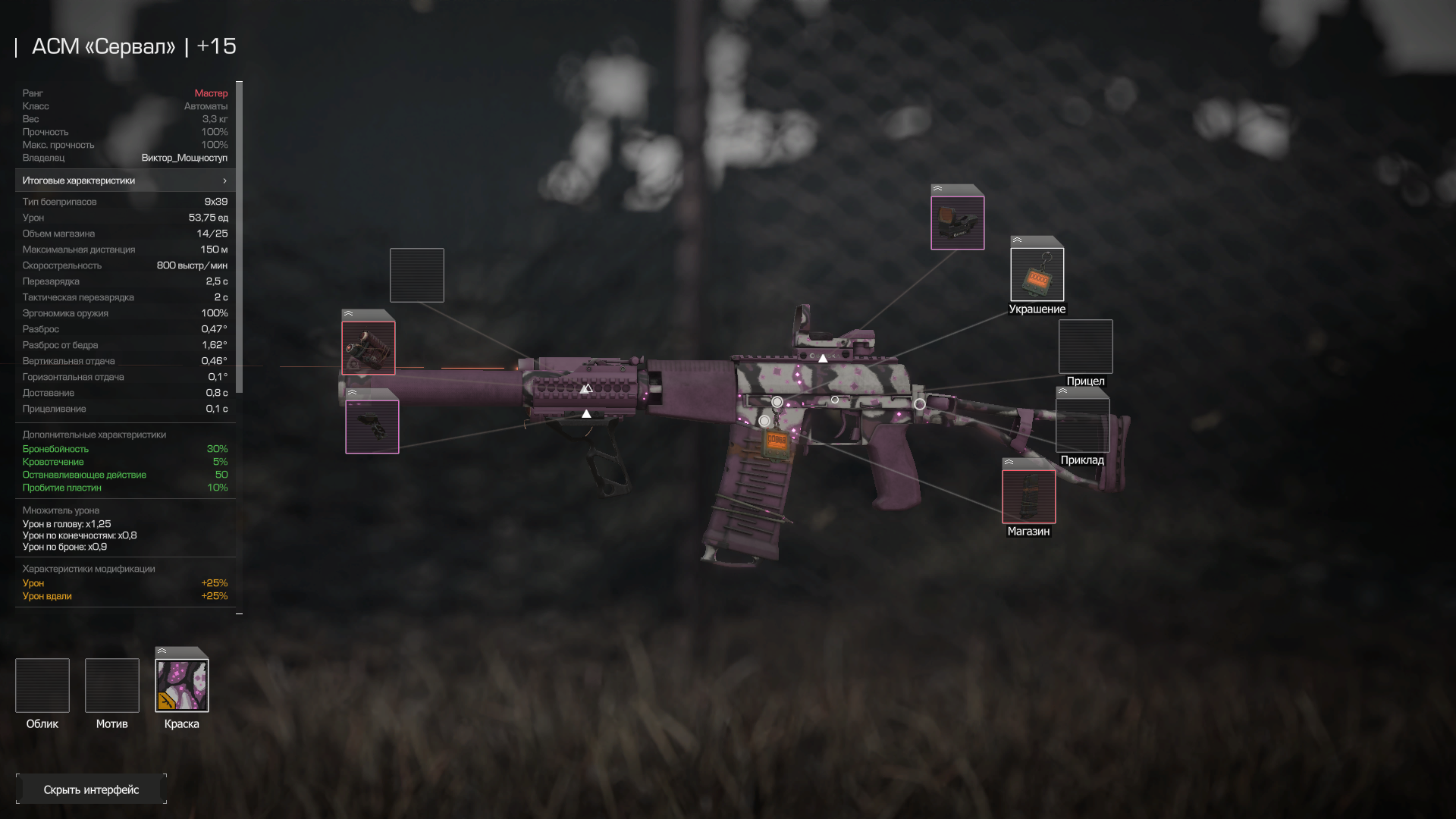The height and width of the screenshot is (819, 1456).
Task: Choose the empty Прицел slot
Action: 1085,347
